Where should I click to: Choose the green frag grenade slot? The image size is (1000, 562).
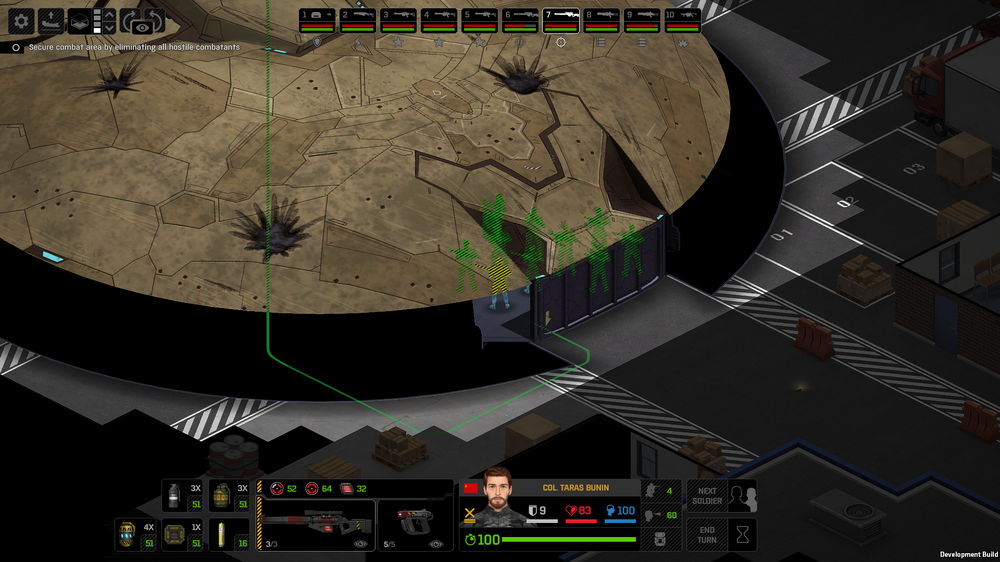coord(229,496)
